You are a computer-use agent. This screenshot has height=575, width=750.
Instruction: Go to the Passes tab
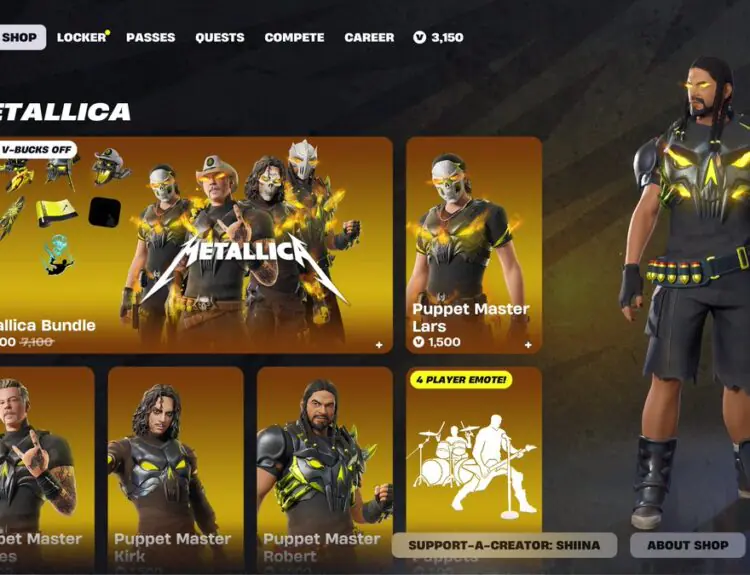click(150, 38)
